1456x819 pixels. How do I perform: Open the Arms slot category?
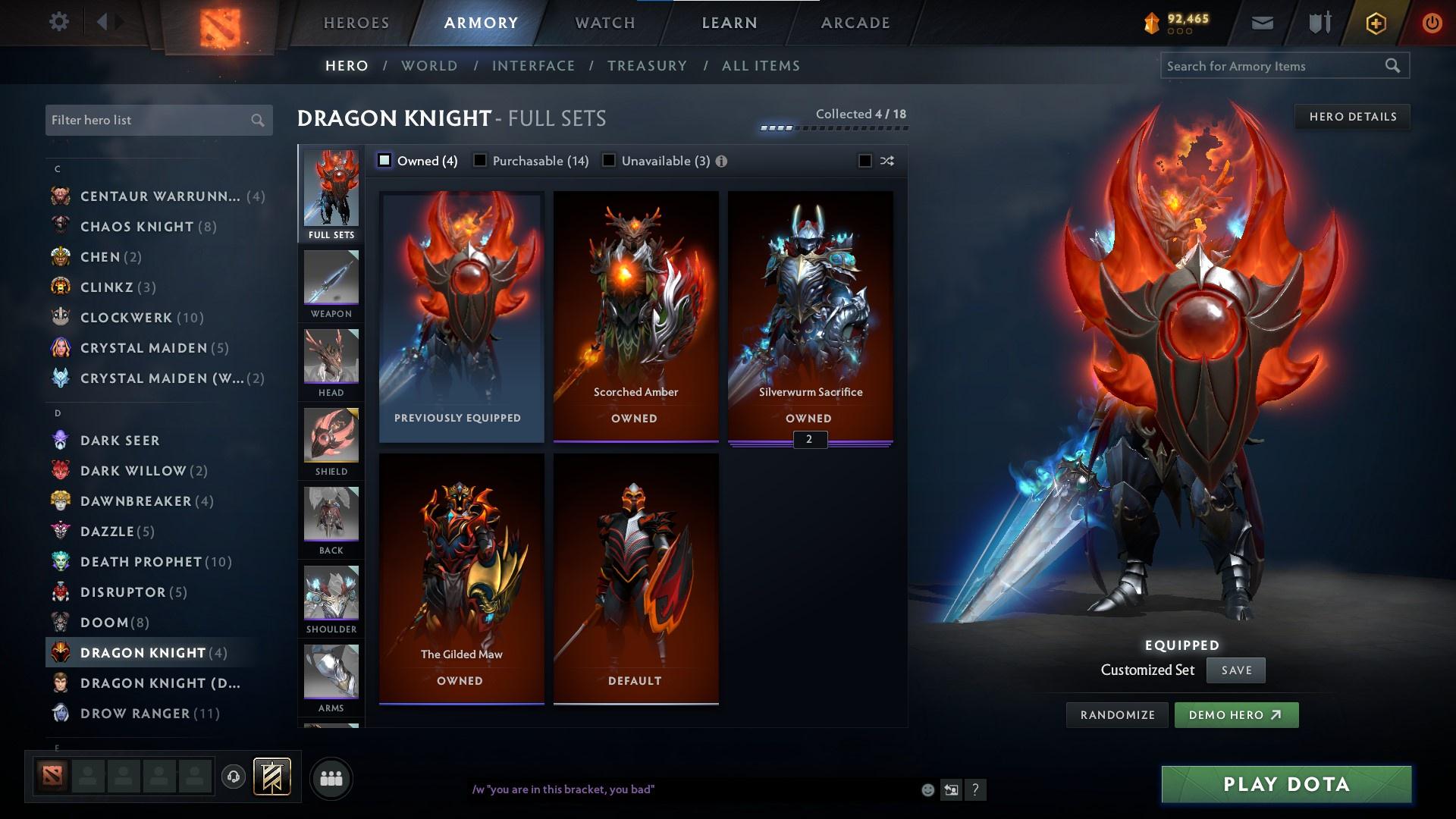(x=331, y=677)
